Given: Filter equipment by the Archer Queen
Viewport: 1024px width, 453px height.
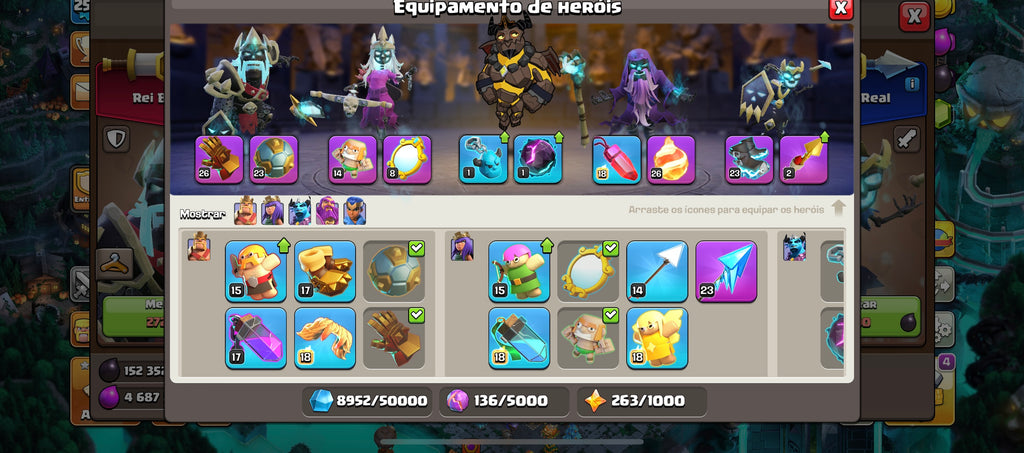Looking at the screenshot, I should click(x=272, y=211).
